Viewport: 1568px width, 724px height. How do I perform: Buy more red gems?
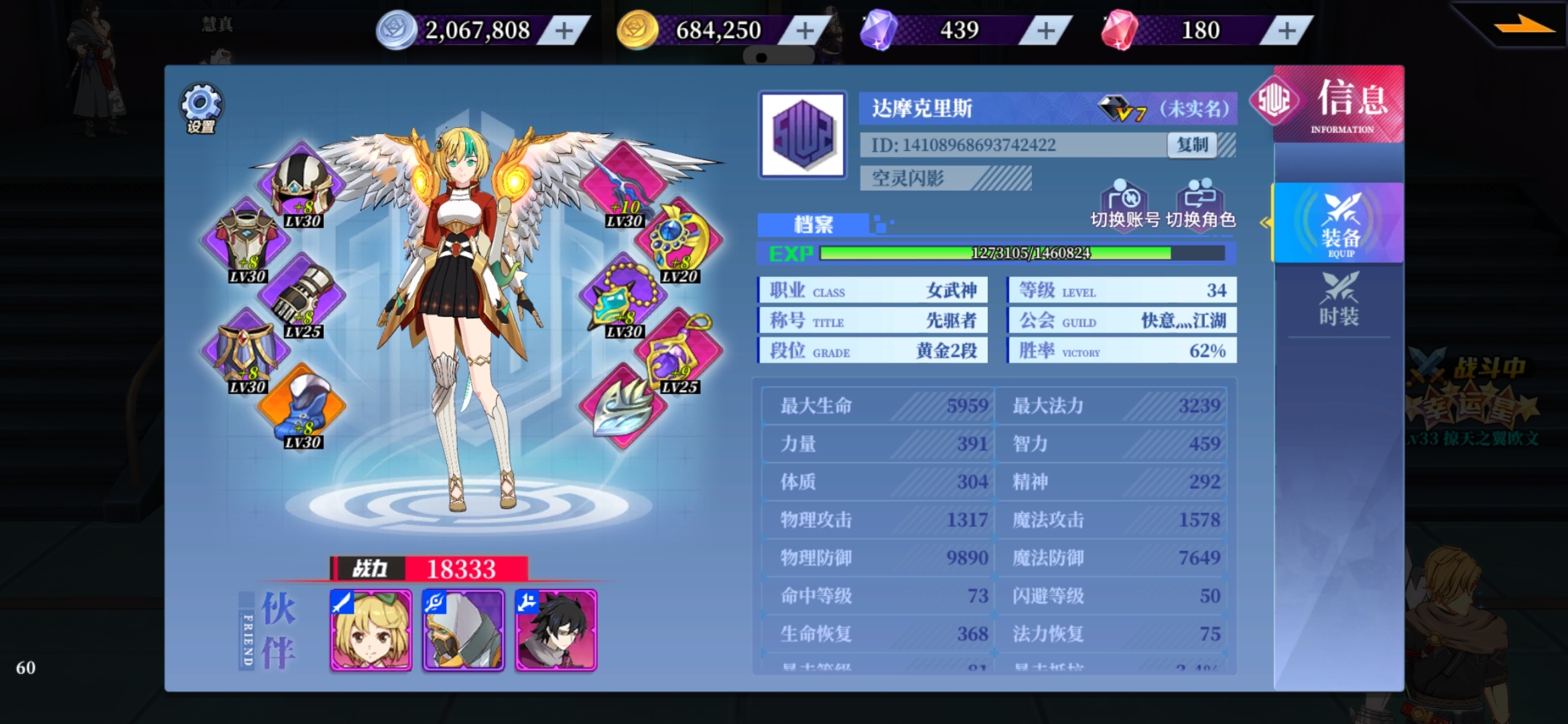tap(1287, 31)
